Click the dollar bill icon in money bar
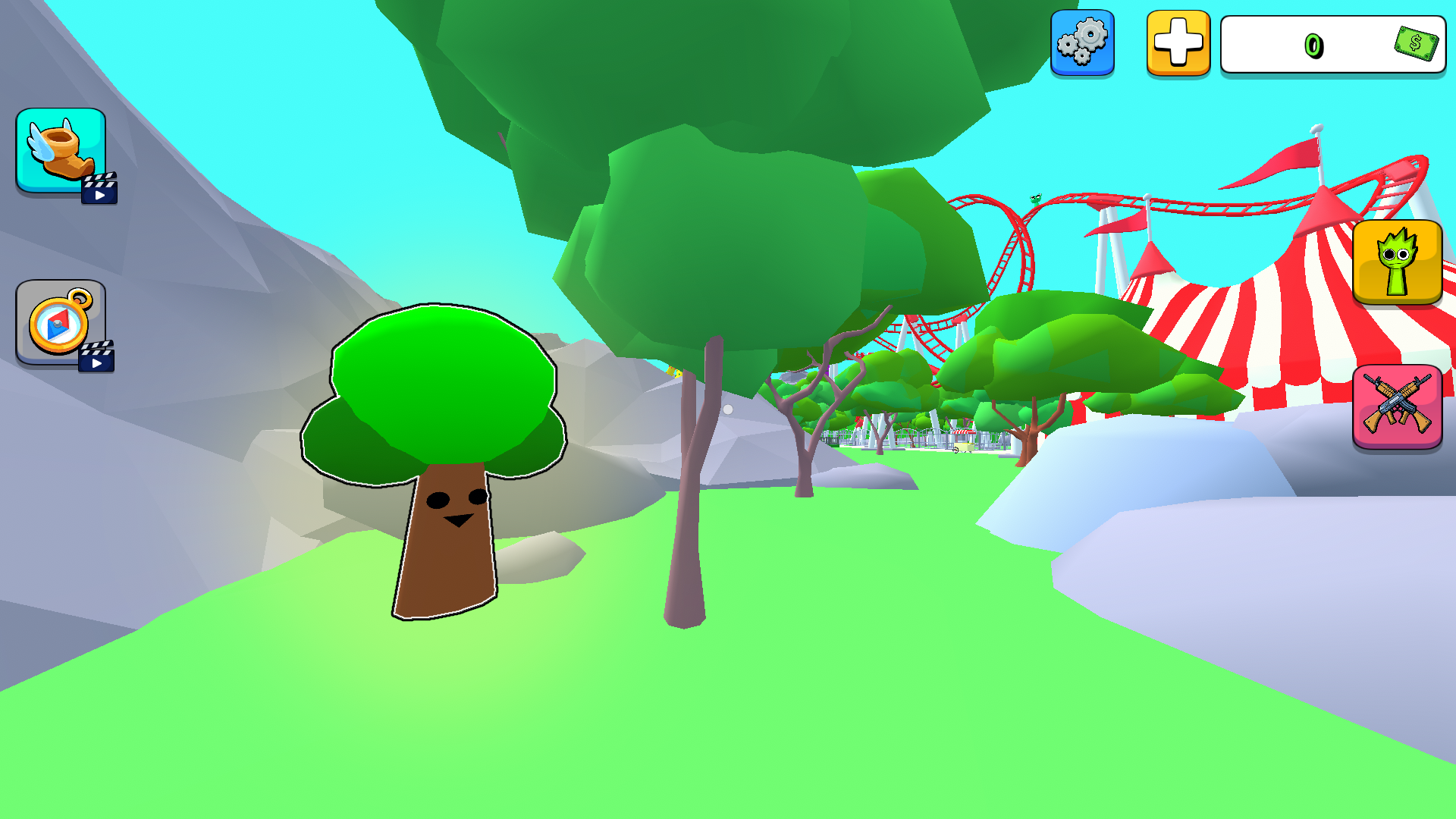 (x=1417, y=44)
